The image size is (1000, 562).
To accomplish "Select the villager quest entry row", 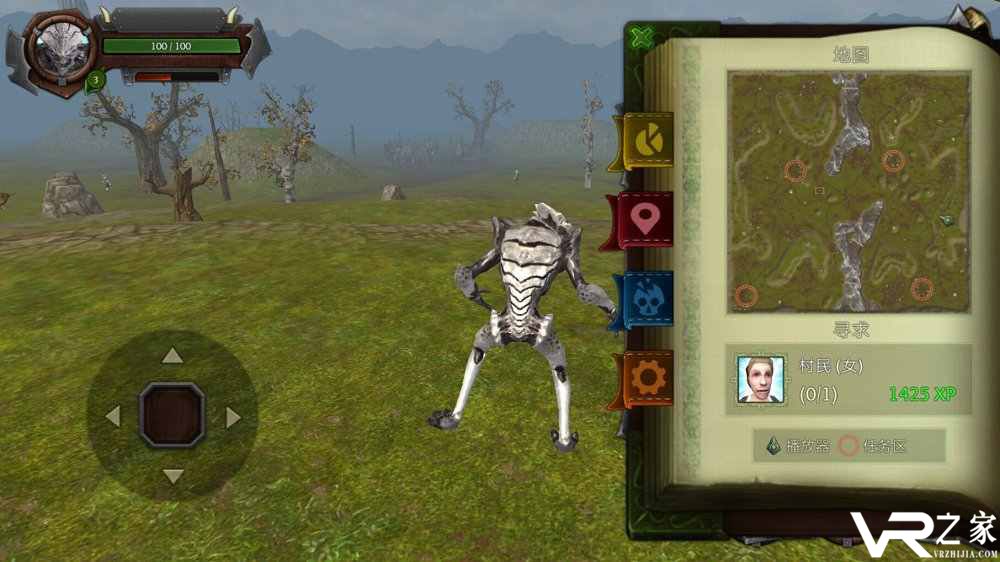I will coord(849,380).
